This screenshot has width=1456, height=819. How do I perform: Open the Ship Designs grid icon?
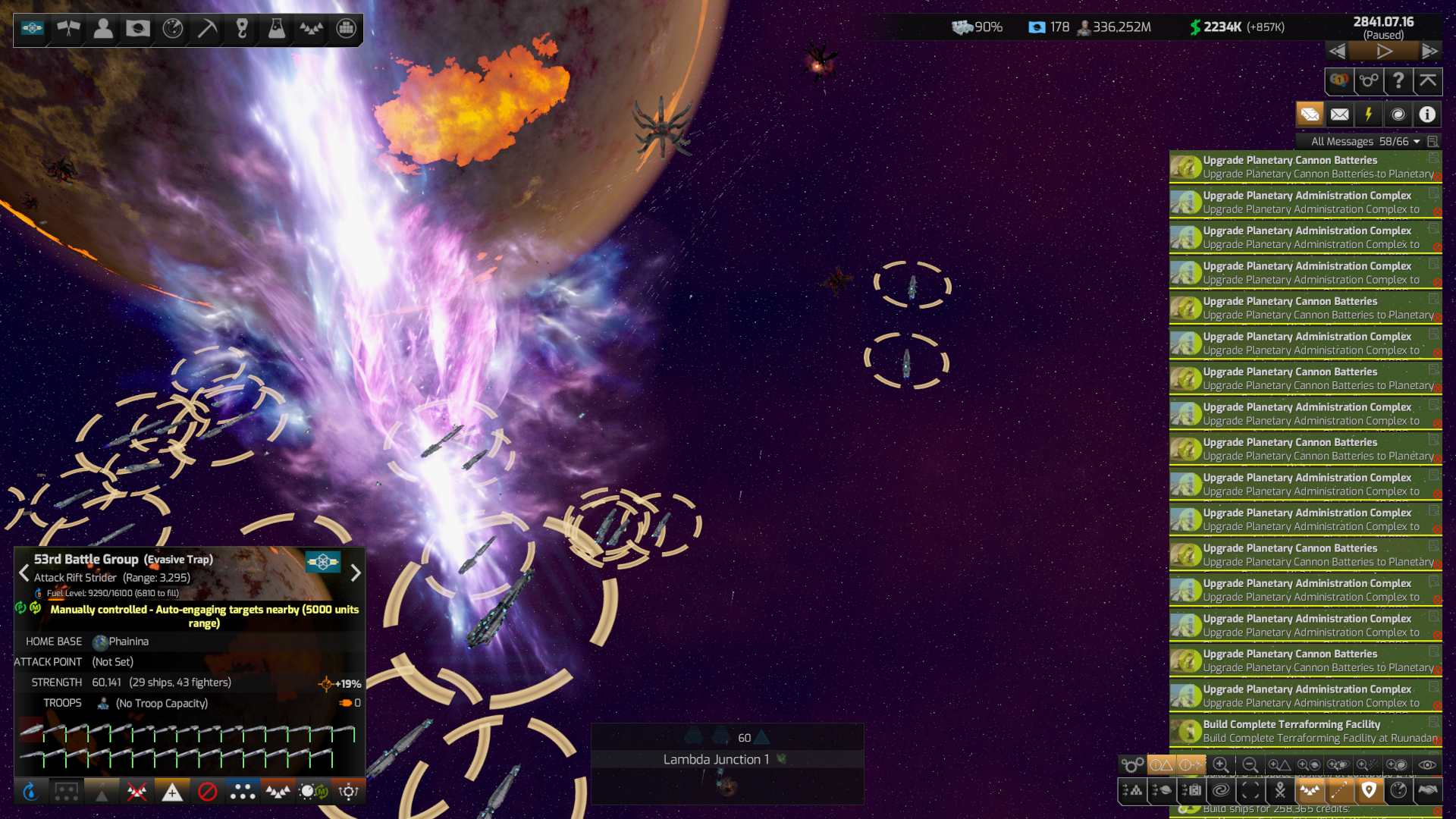347,29
